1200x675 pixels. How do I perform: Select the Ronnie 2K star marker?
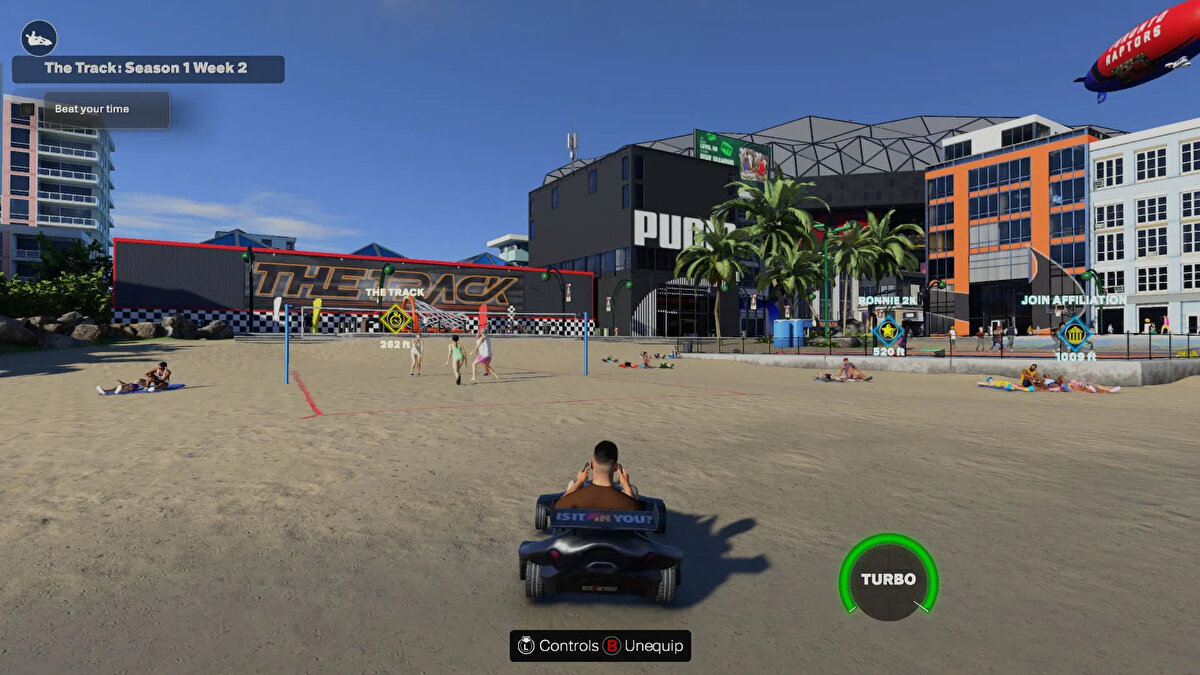[x=887, y=330]
